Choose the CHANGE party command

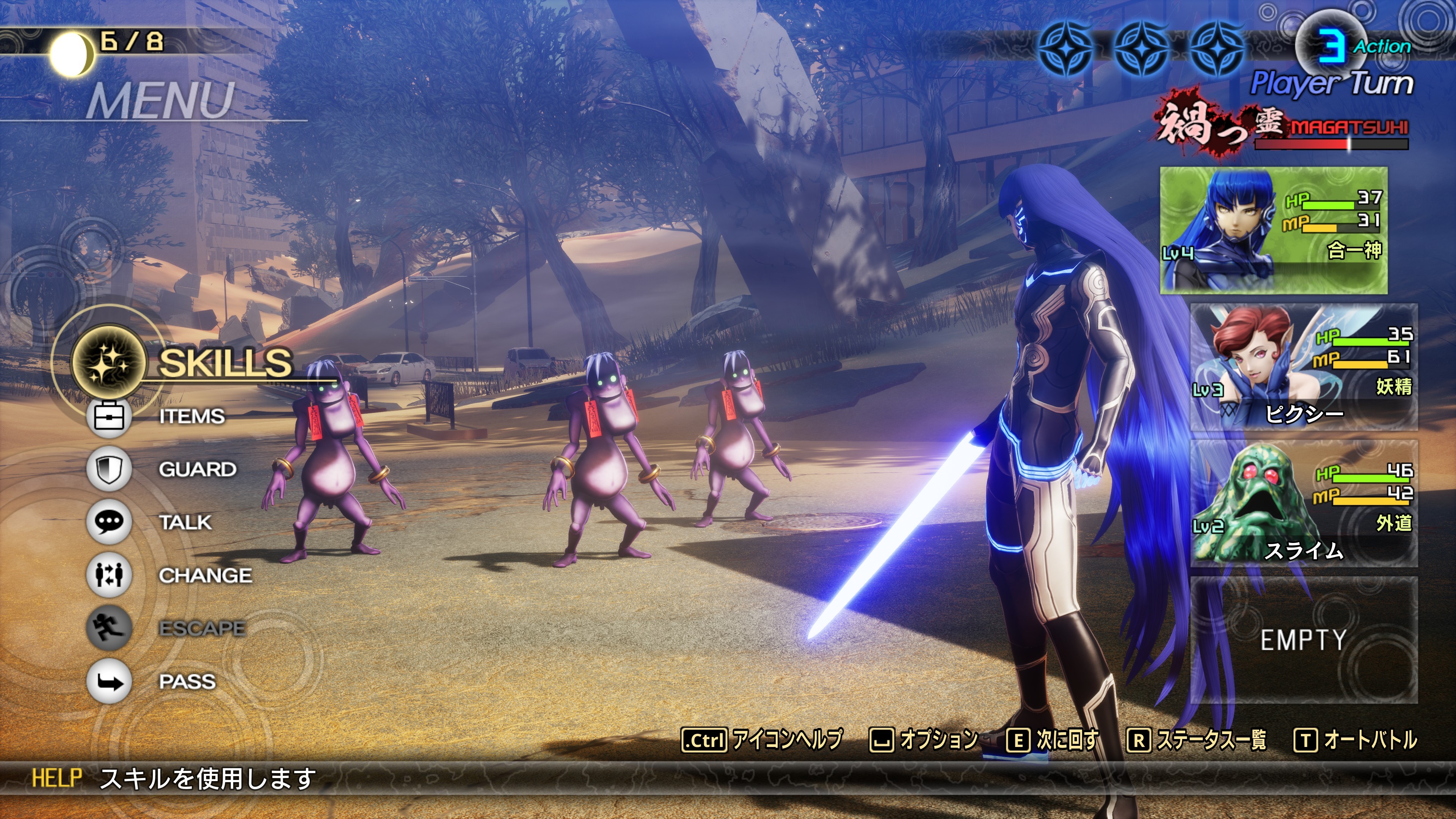click(x=205, y=576)
